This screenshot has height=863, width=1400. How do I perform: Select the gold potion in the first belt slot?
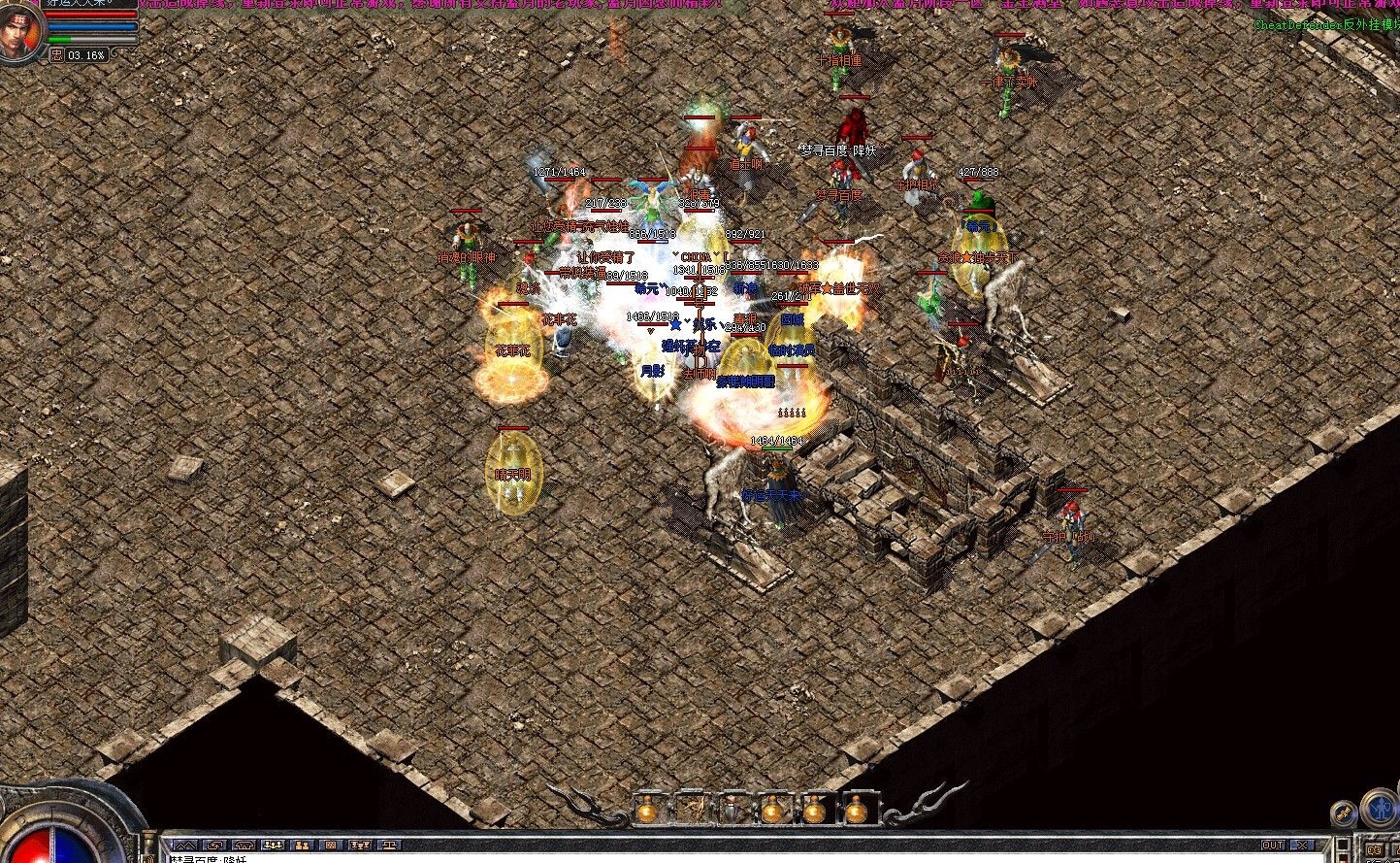click(646, 811)
